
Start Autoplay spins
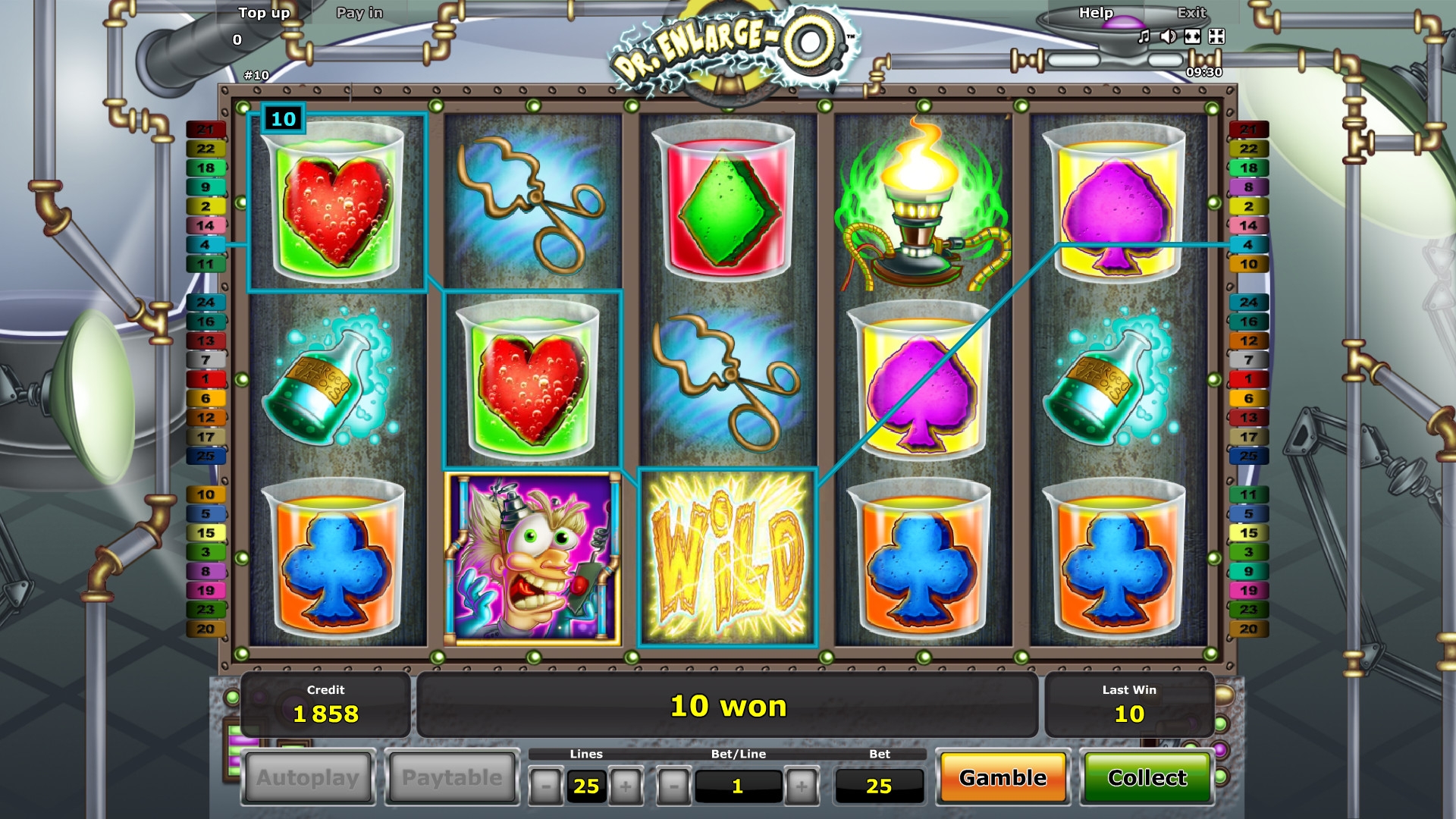[307, 778]
